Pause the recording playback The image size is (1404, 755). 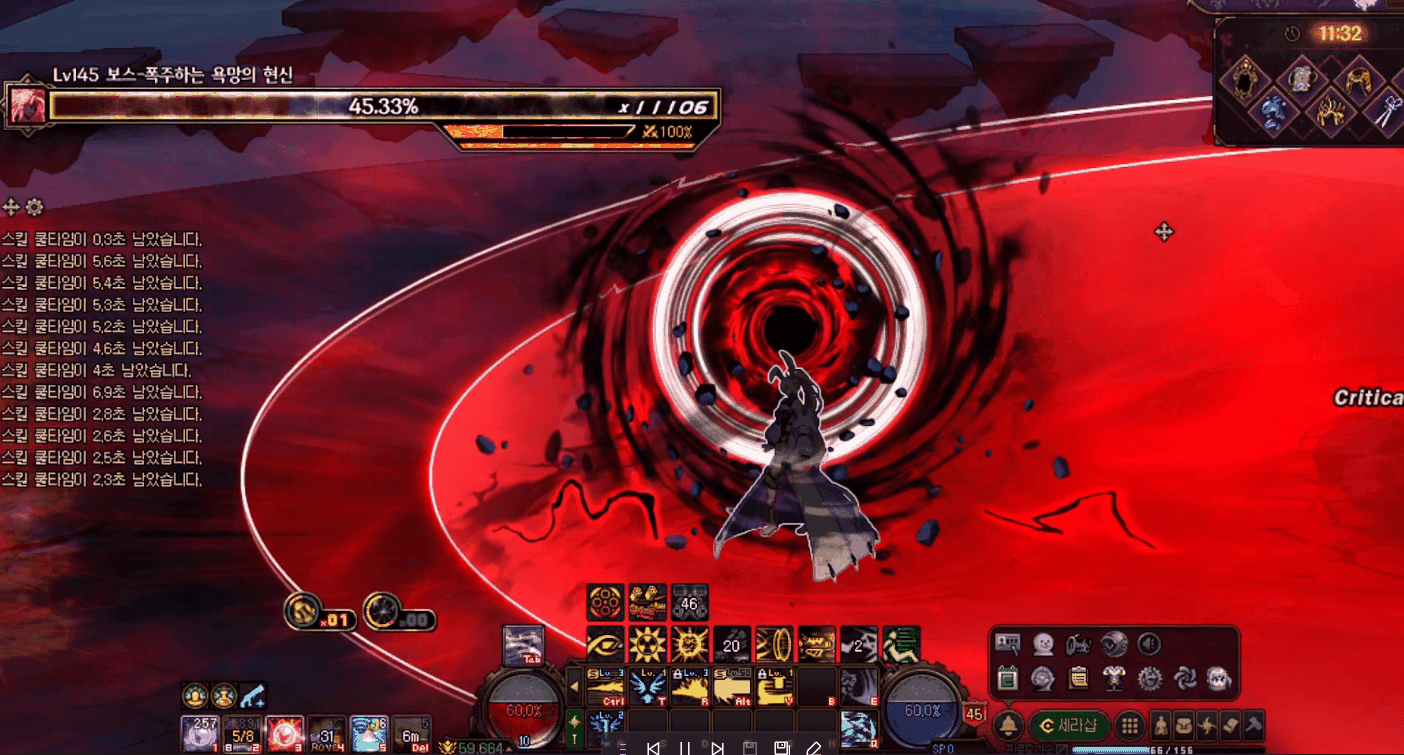[685, 748]
